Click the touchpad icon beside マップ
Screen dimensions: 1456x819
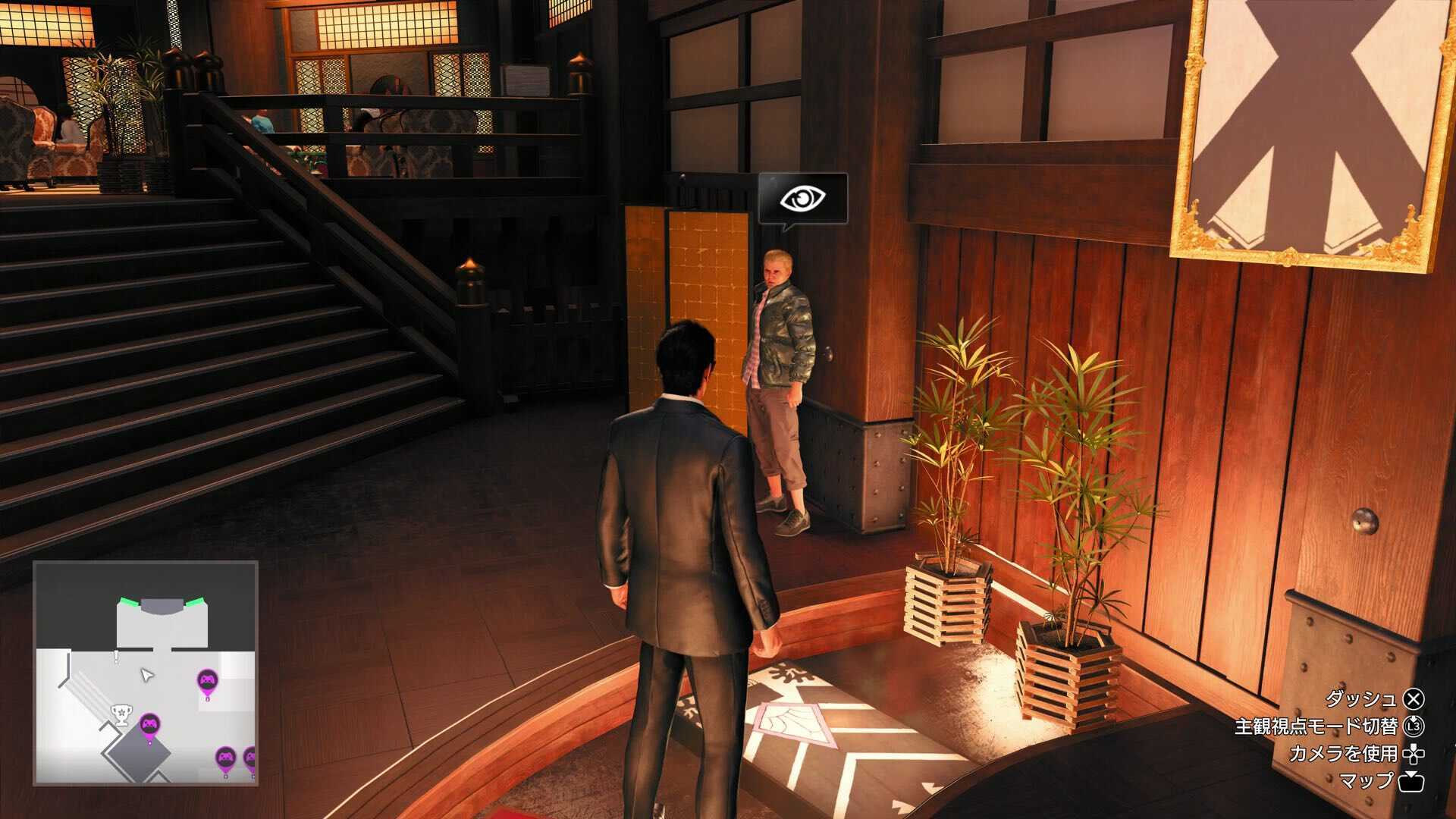1410,782
